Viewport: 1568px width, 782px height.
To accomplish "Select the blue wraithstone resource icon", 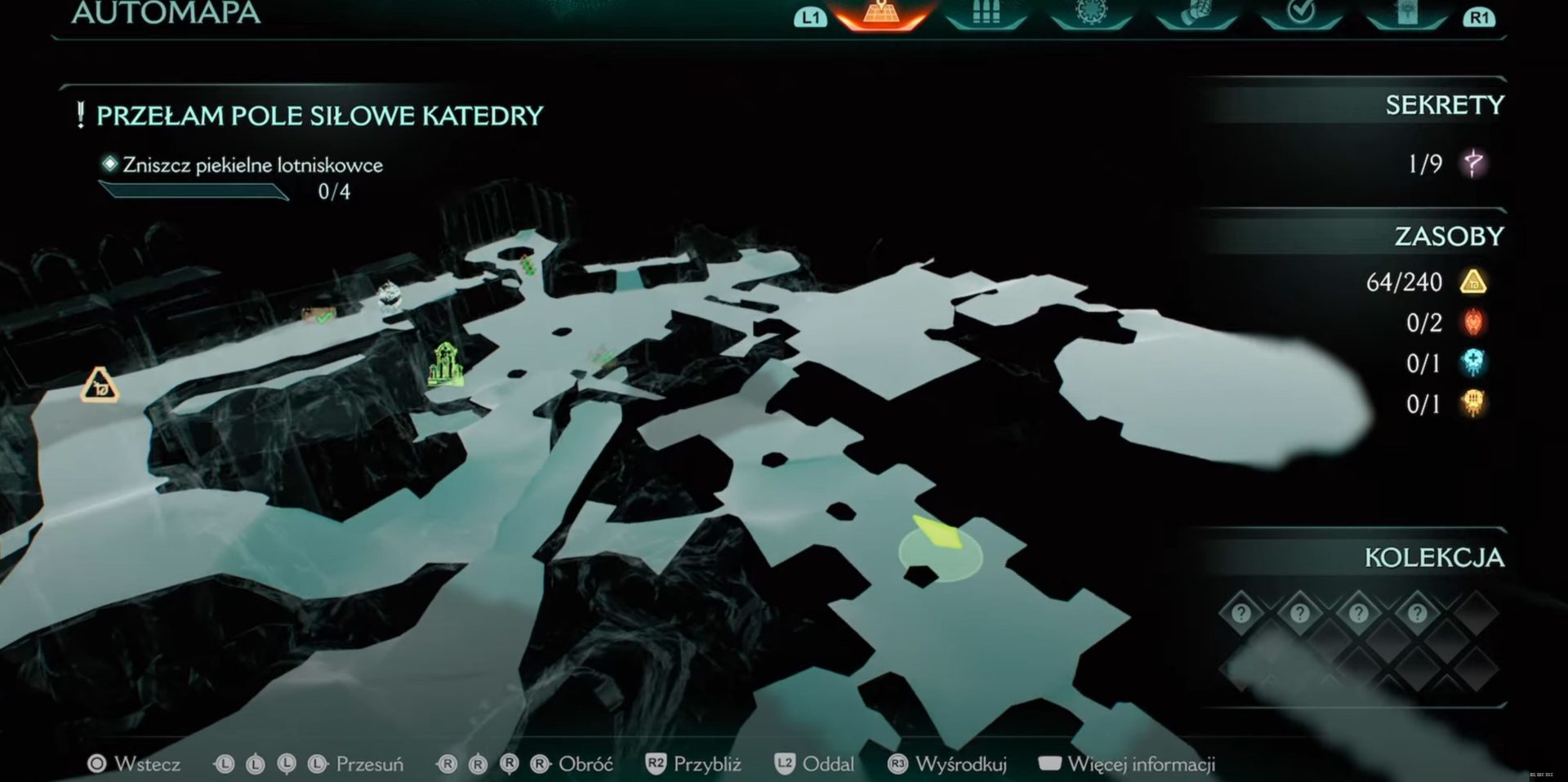I will point(1473,362).
